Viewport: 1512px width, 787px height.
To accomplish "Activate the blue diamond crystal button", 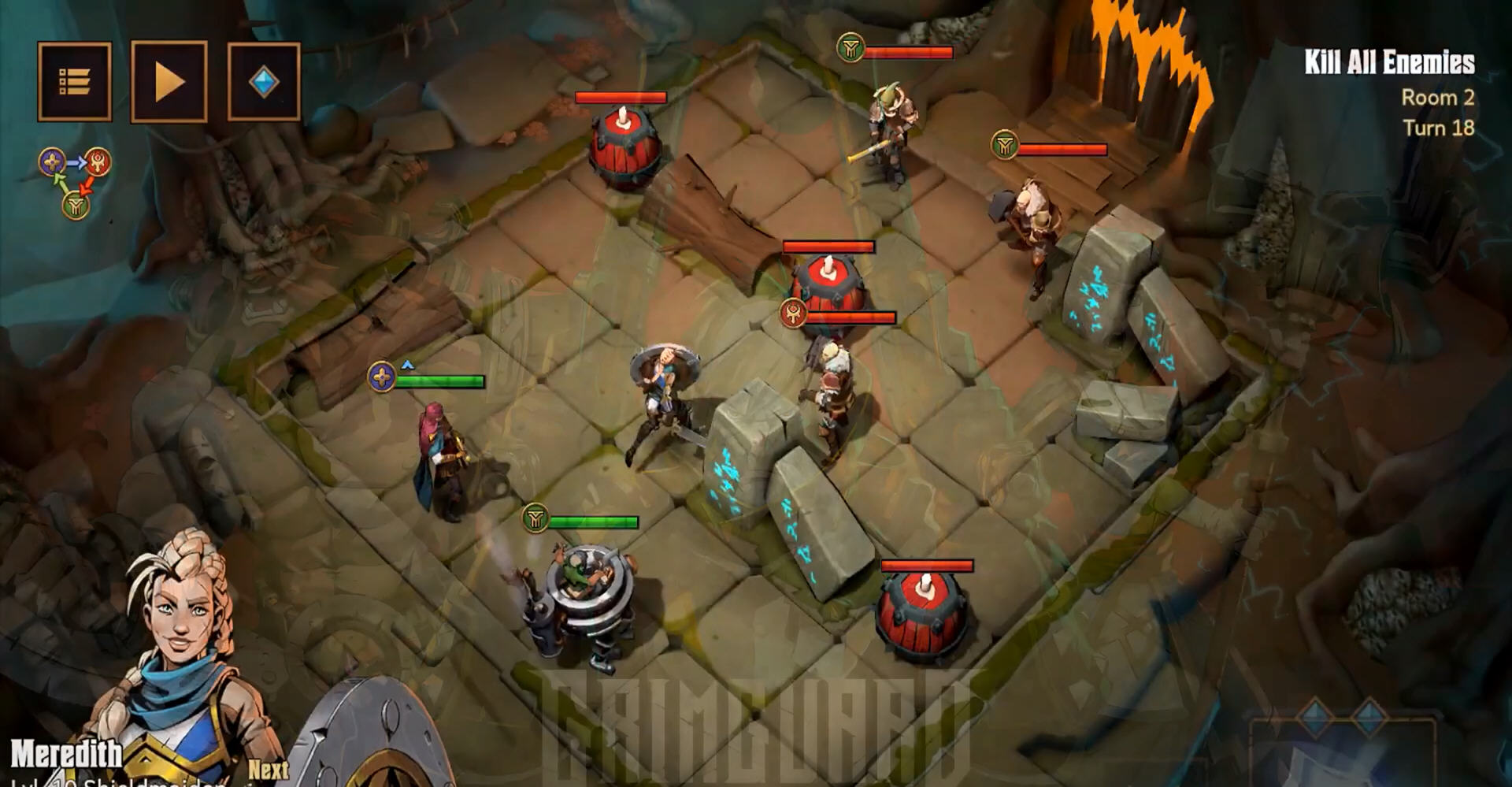I will 264,82.
